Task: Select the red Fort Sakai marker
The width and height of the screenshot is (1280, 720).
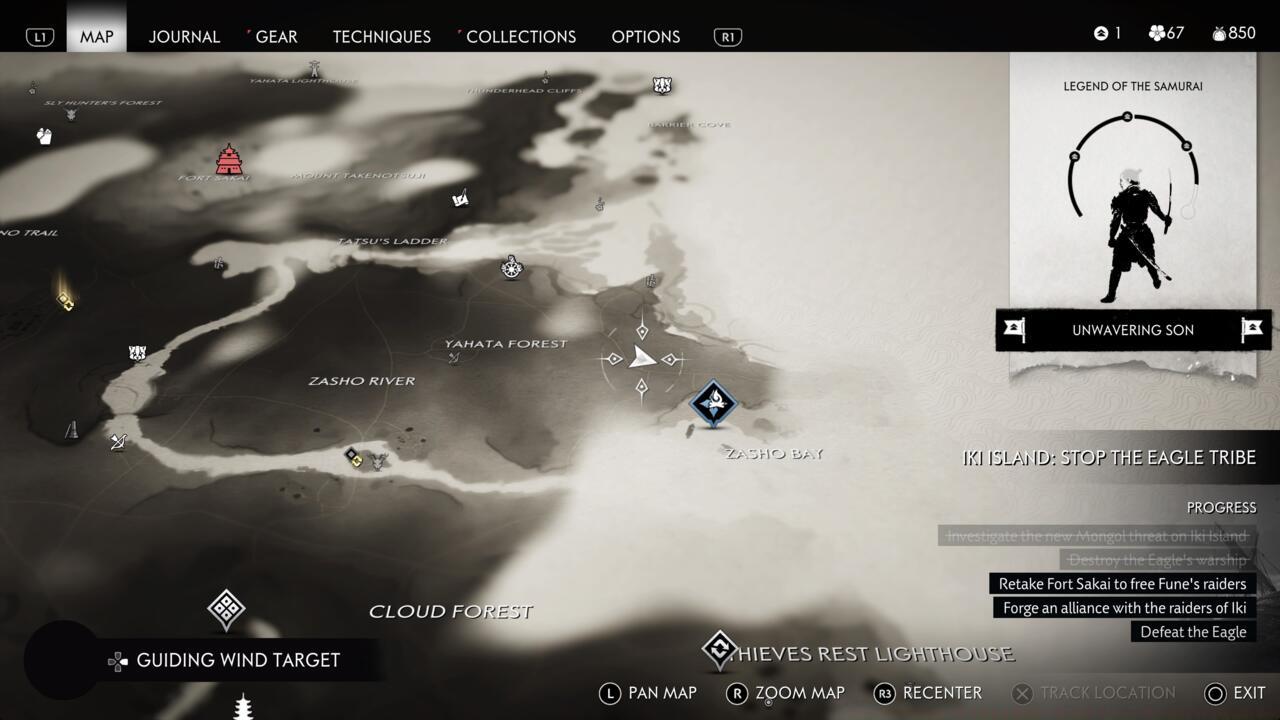Action: coord(229,159)
